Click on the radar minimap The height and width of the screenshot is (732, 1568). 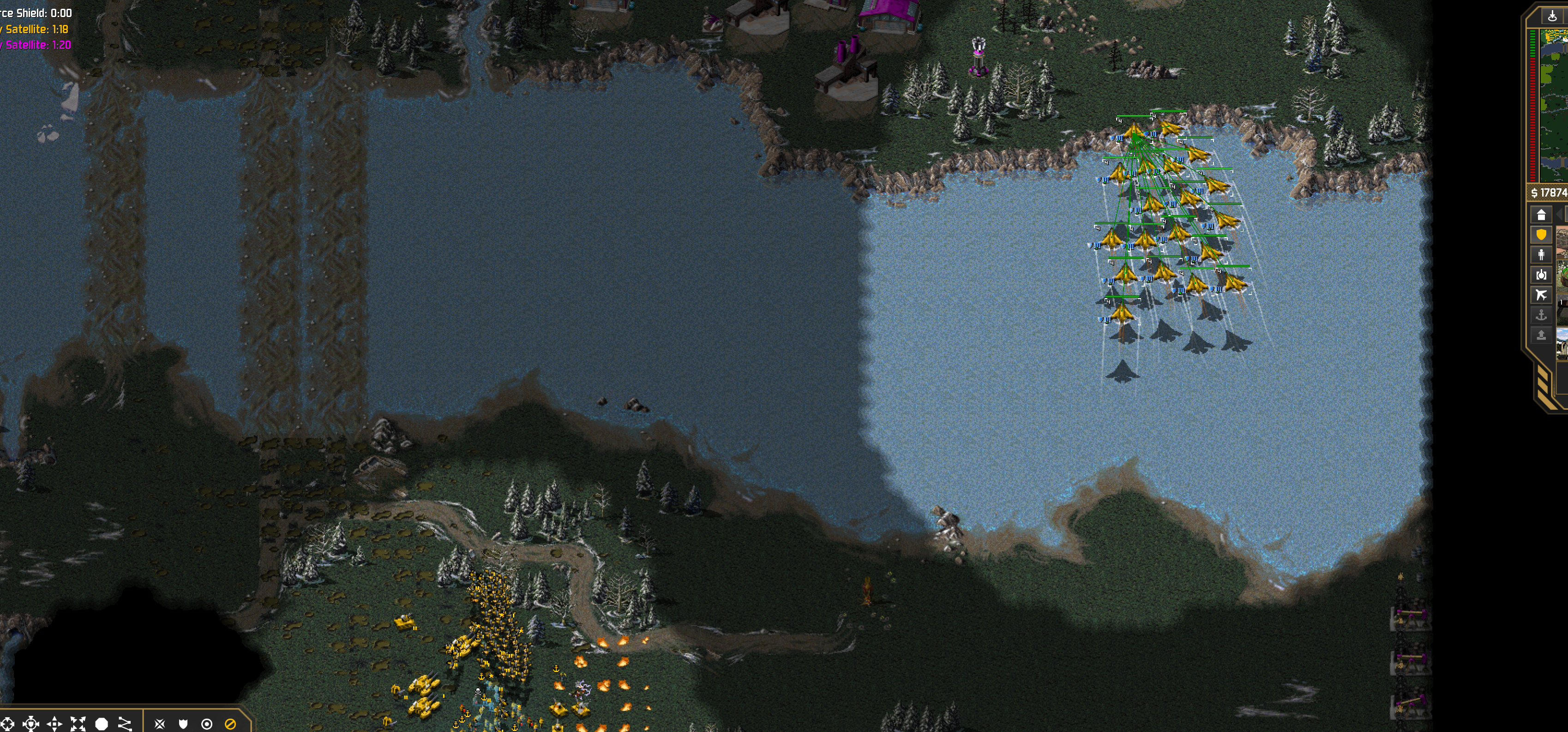tap(1554, 103)
